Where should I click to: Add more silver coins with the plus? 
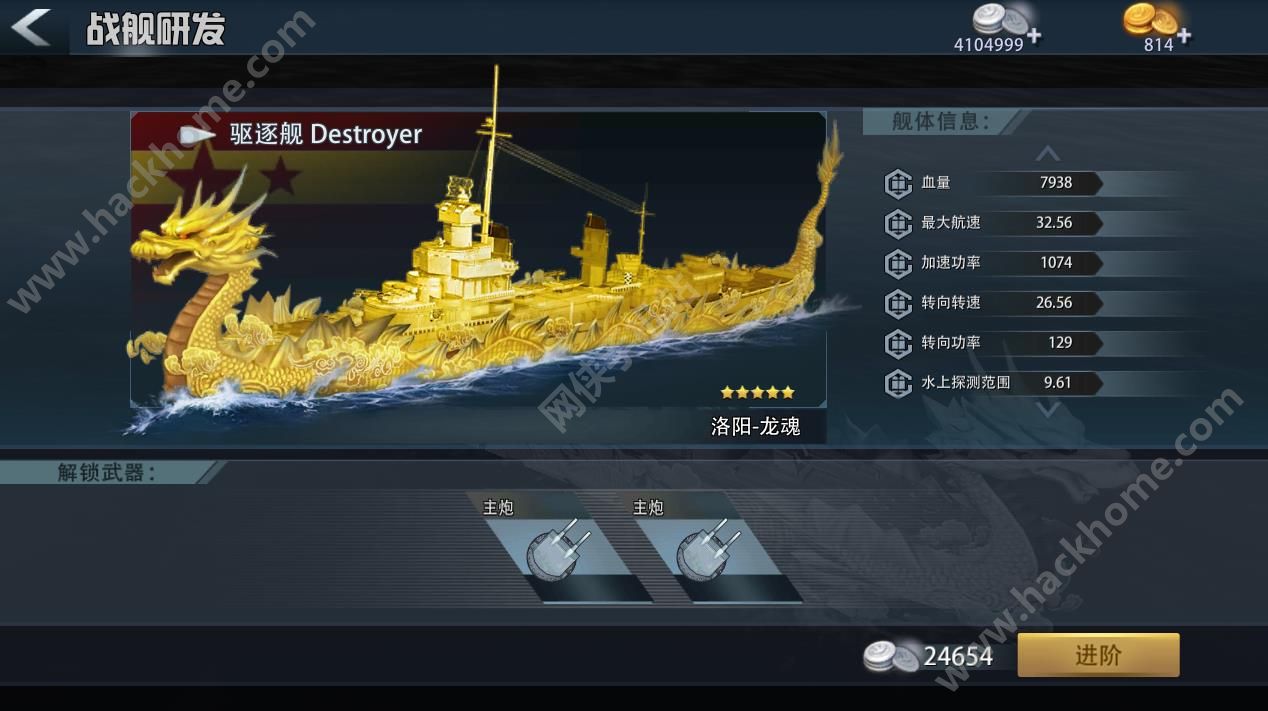pyautogui.click(x=1033, y=36)
